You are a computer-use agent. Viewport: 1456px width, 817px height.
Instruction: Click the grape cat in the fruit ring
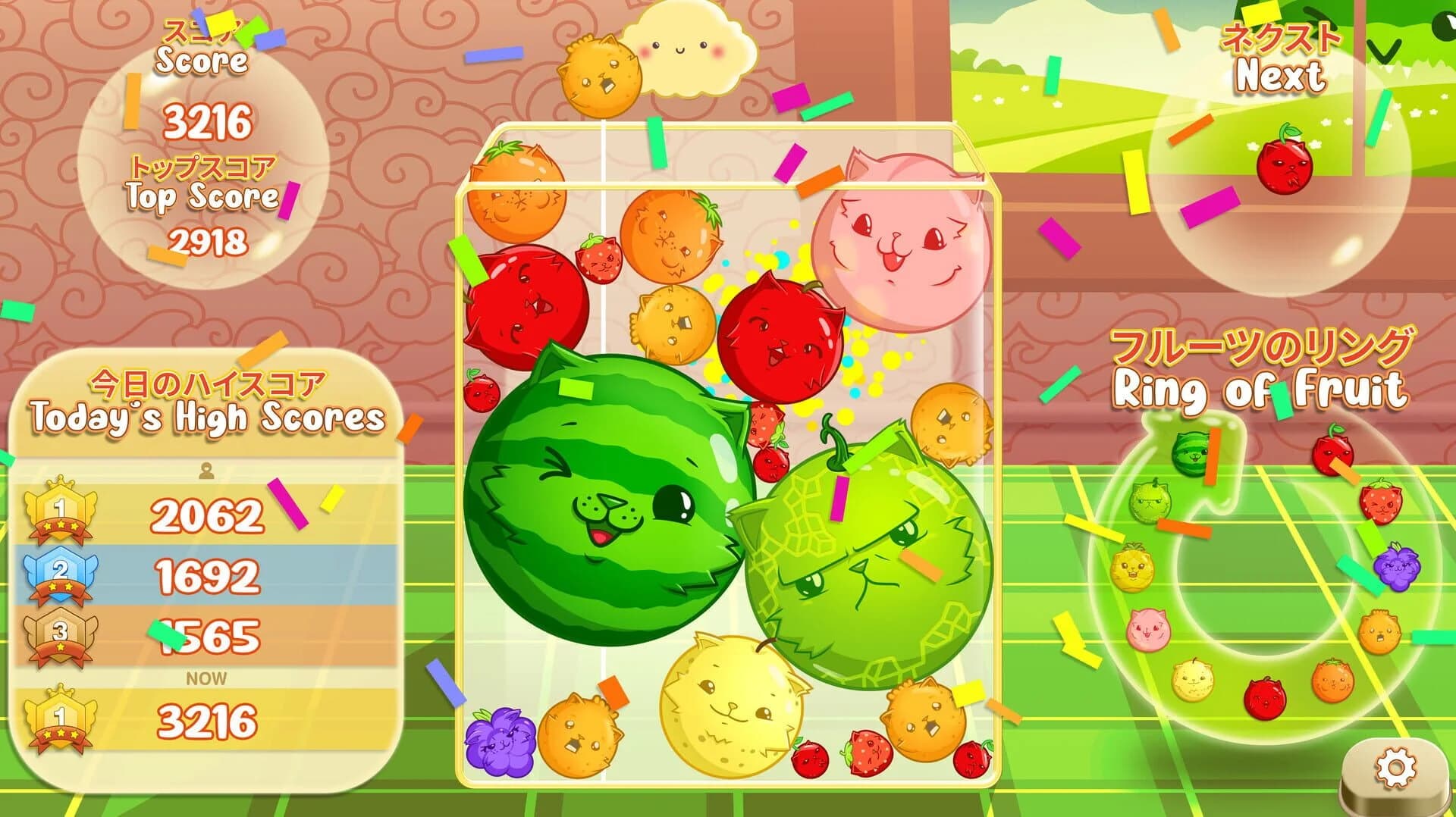click(1395, 569)
